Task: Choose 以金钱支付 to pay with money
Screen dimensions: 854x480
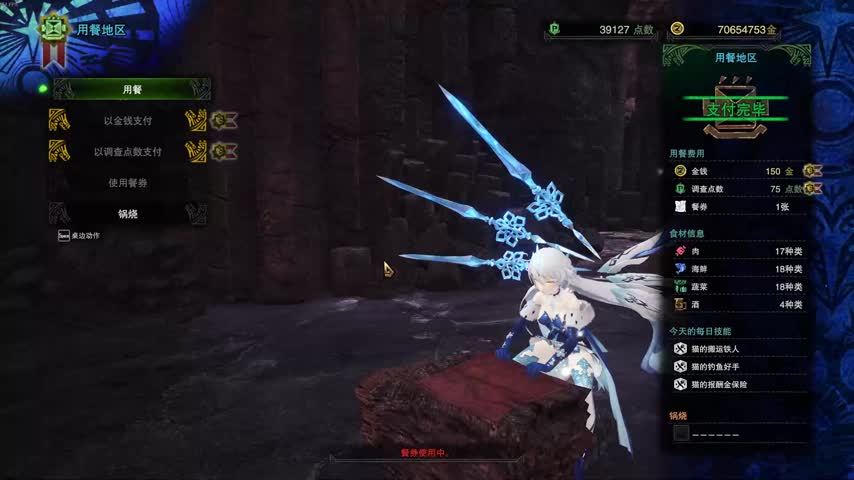Action: (128, 121)
